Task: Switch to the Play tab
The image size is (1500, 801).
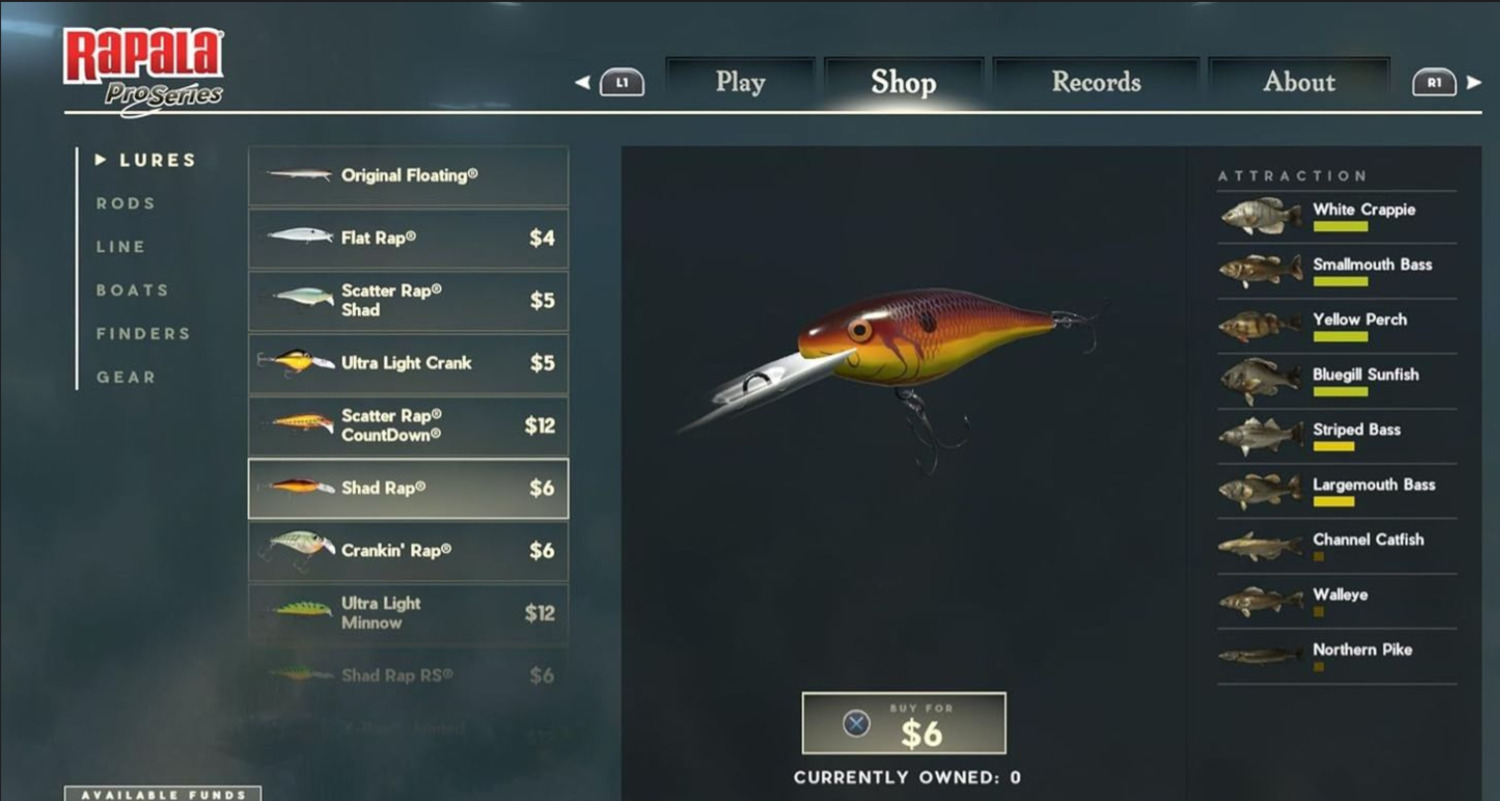Action: pos(740,82)
